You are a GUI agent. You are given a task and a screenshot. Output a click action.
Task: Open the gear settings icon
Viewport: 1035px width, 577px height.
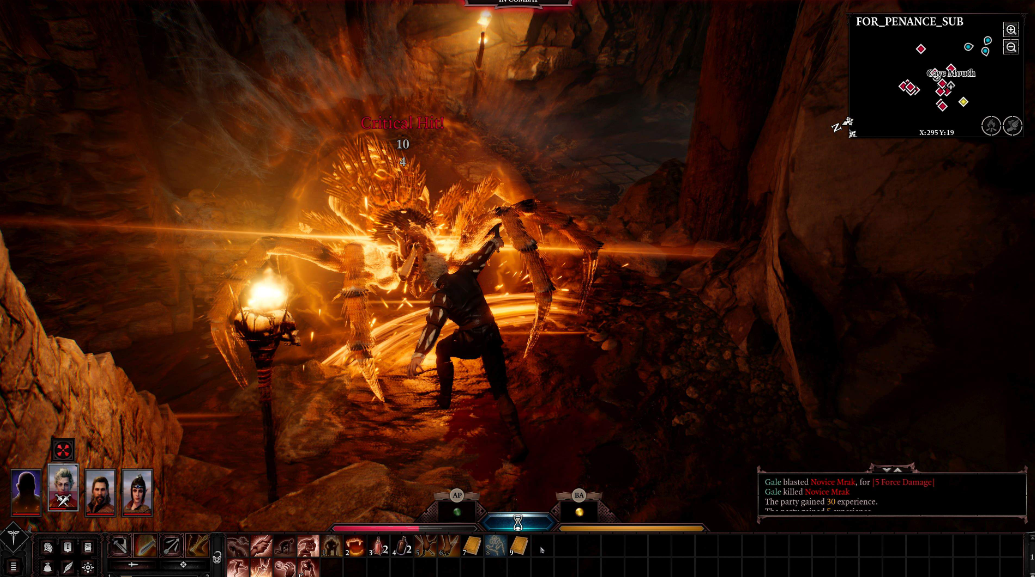click(x=88, y=567)
